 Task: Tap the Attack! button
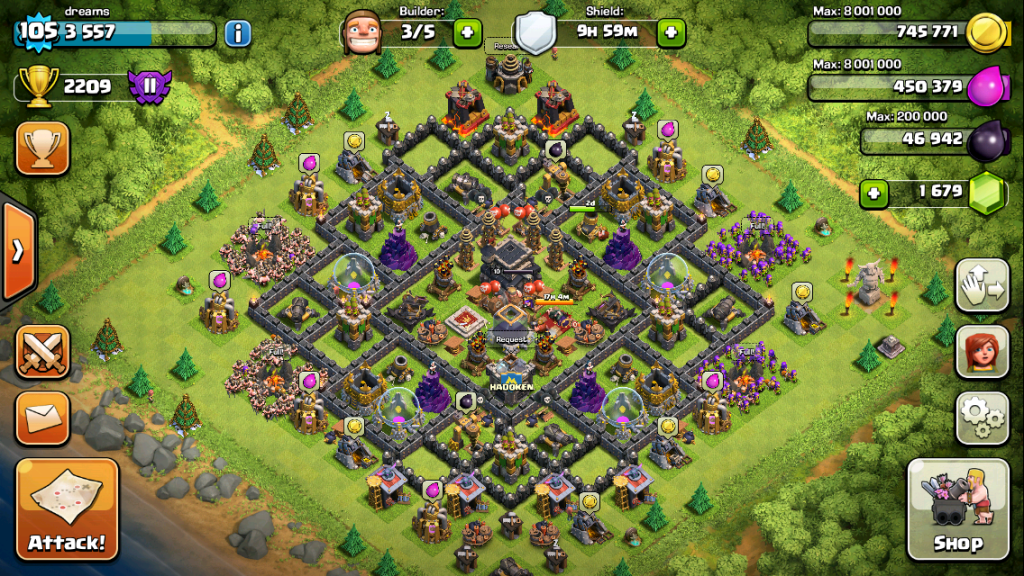66,509
